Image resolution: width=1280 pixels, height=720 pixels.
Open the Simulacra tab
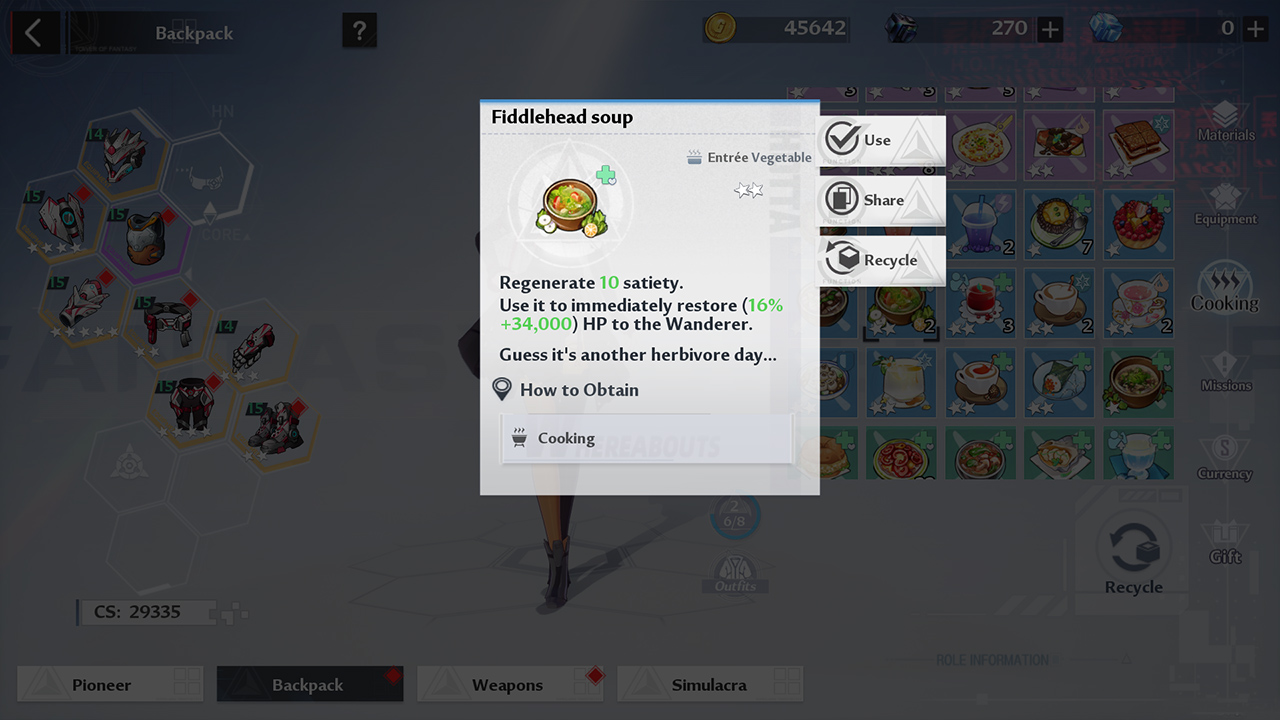[x=710, y=684]
